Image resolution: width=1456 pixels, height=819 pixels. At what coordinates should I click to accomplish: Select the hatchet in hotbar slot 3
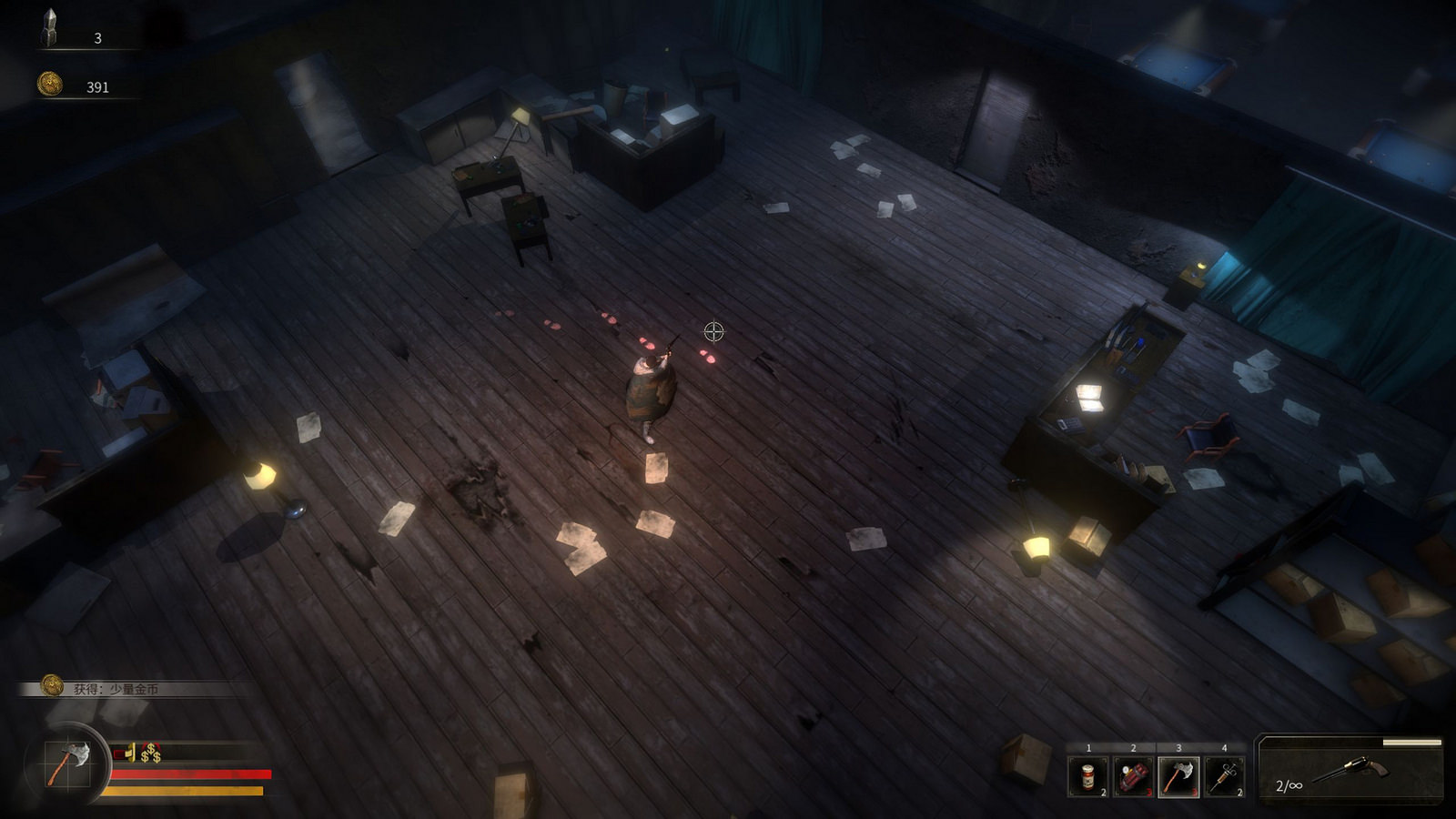[x=1178, y=776]
